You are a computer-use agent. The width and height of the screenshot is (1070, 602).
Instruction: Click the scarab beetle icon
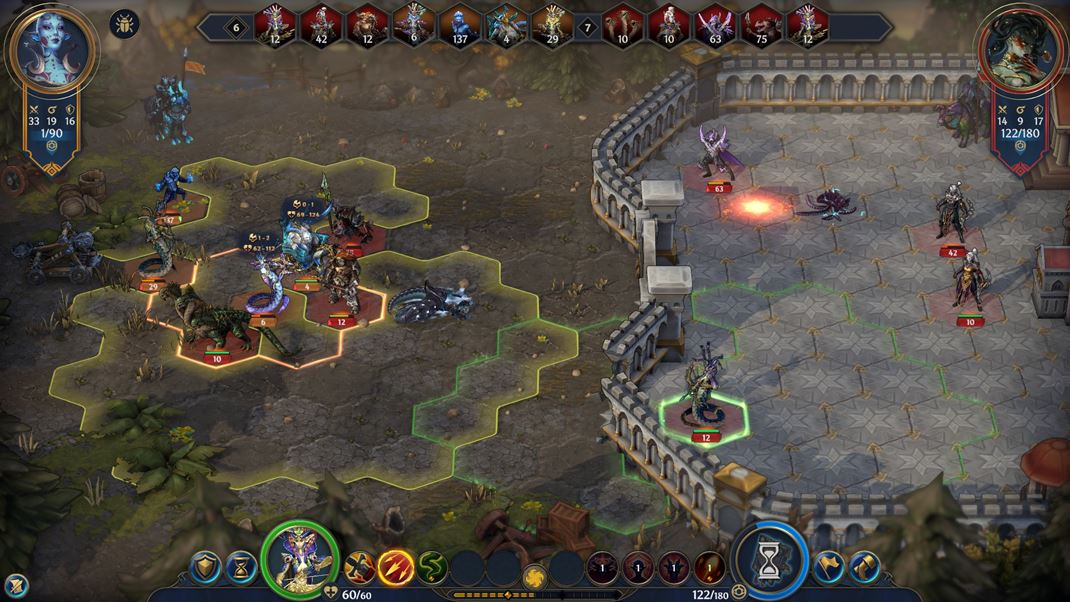[x=125, y=23]
